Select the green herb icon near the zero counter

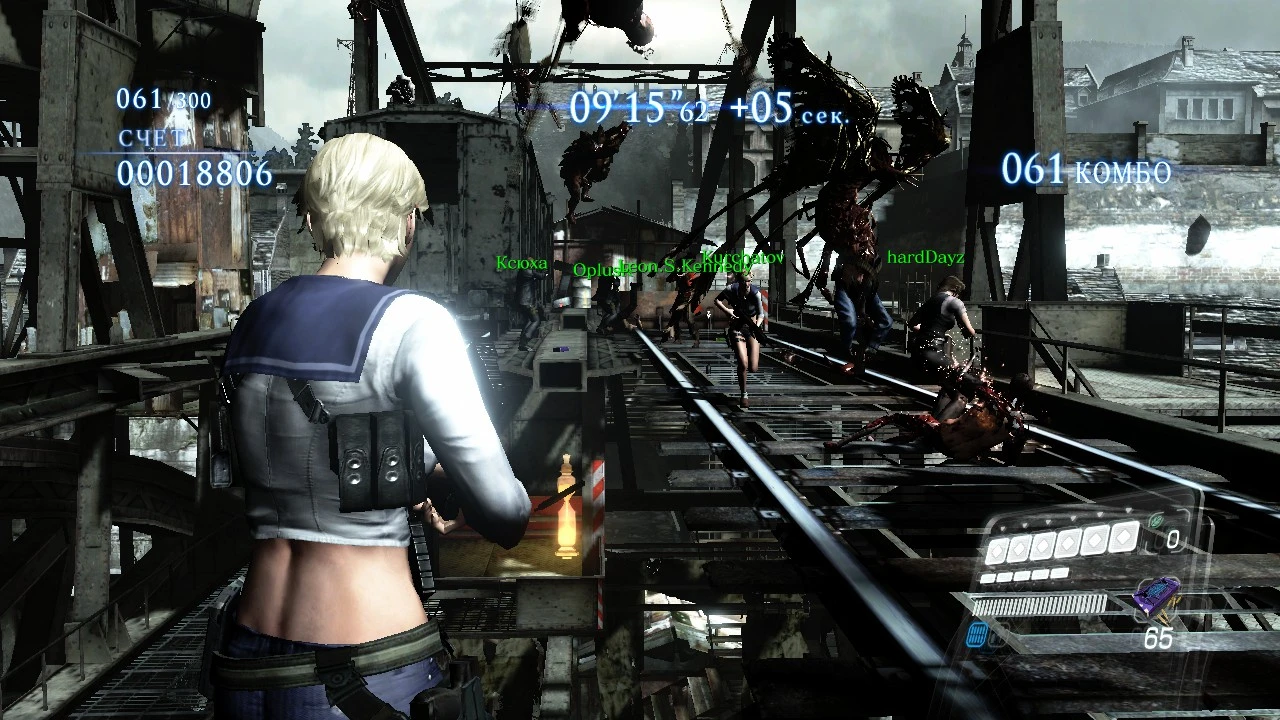[x=1156, y=521]
